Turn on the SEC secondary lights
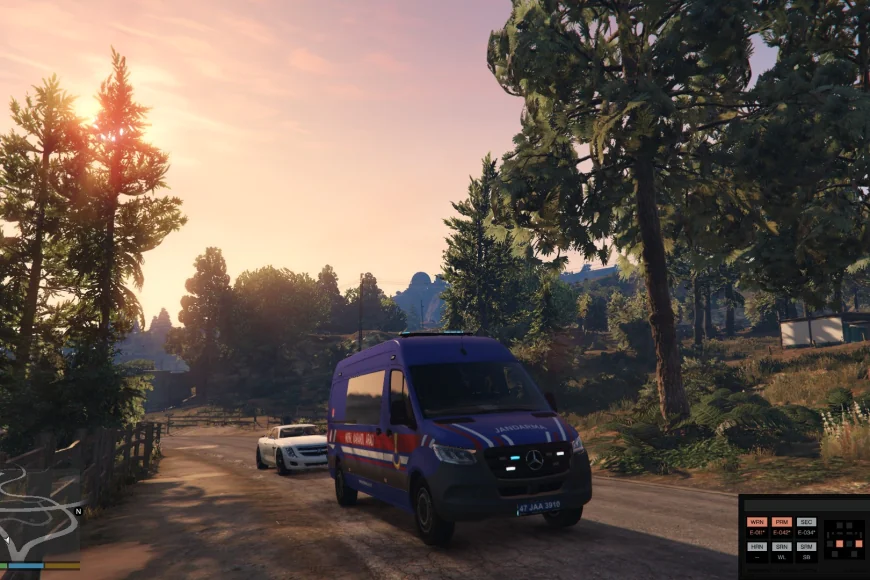Screen dimensions: 870x580 806,522
